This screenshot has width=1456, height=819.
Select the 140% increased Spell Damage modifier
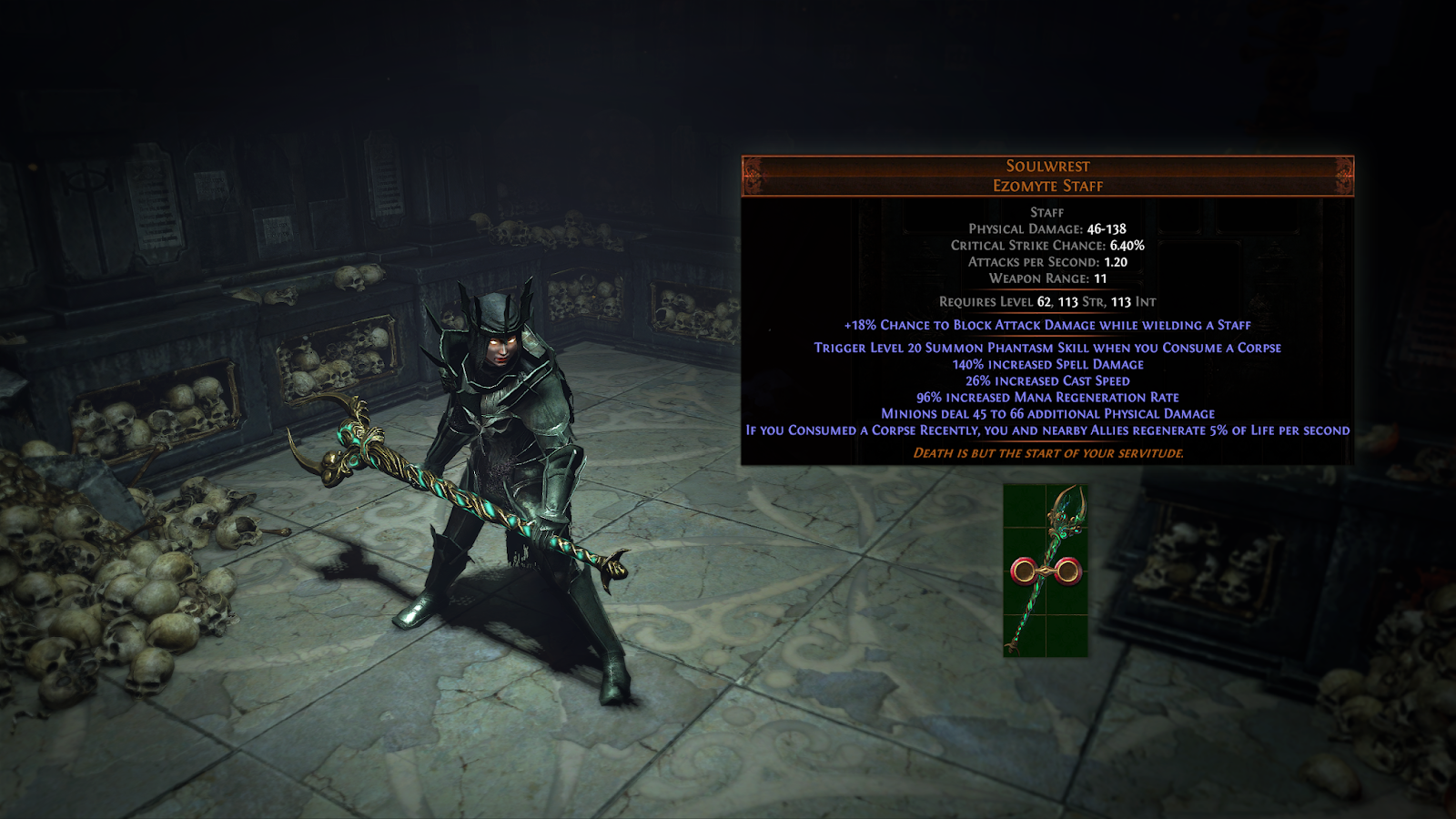pos(1047,363)
